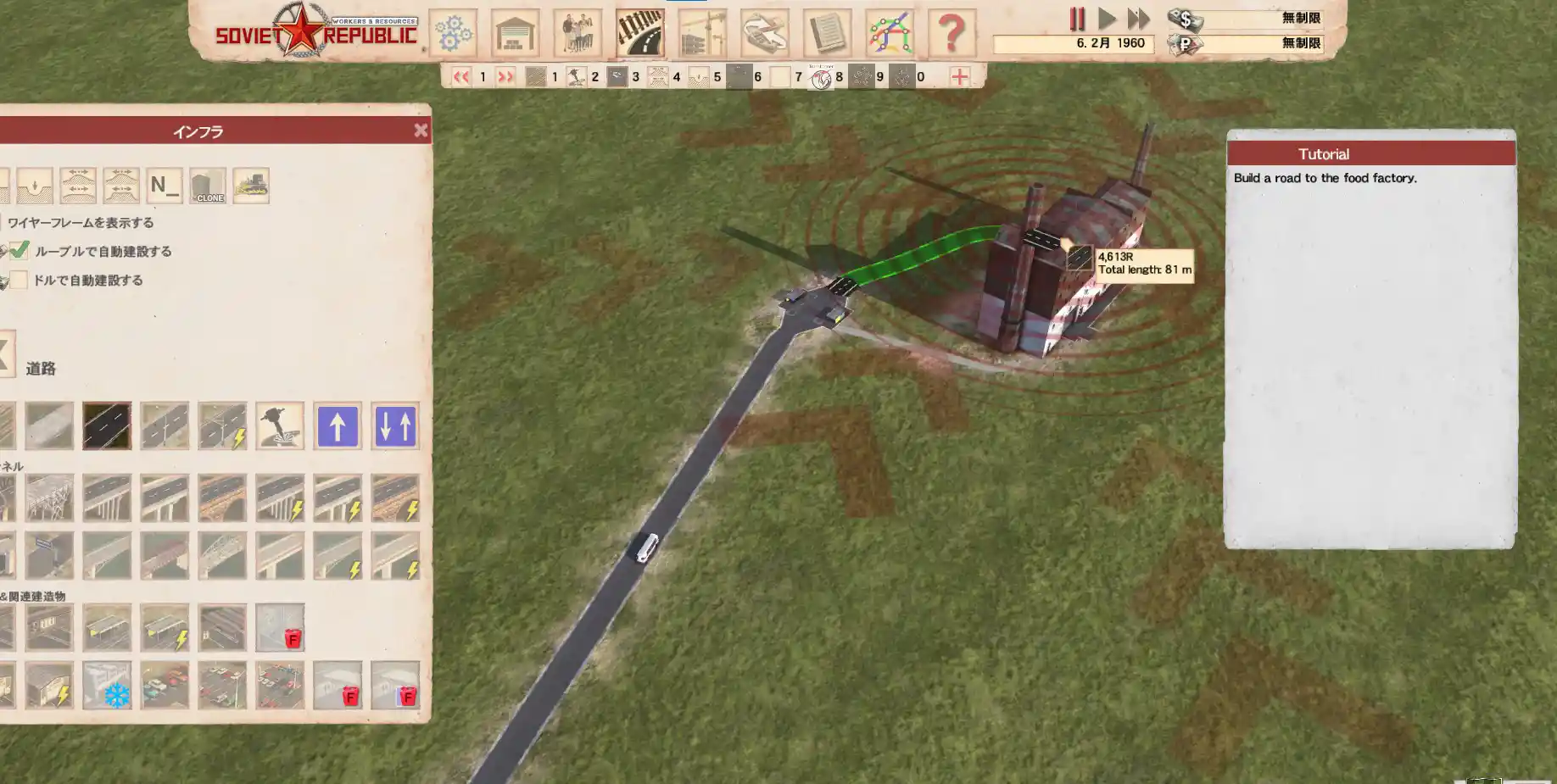Choose the bulldozer demolish tool
Viewport: 1557px width, 784px height.
click(251, 186)
